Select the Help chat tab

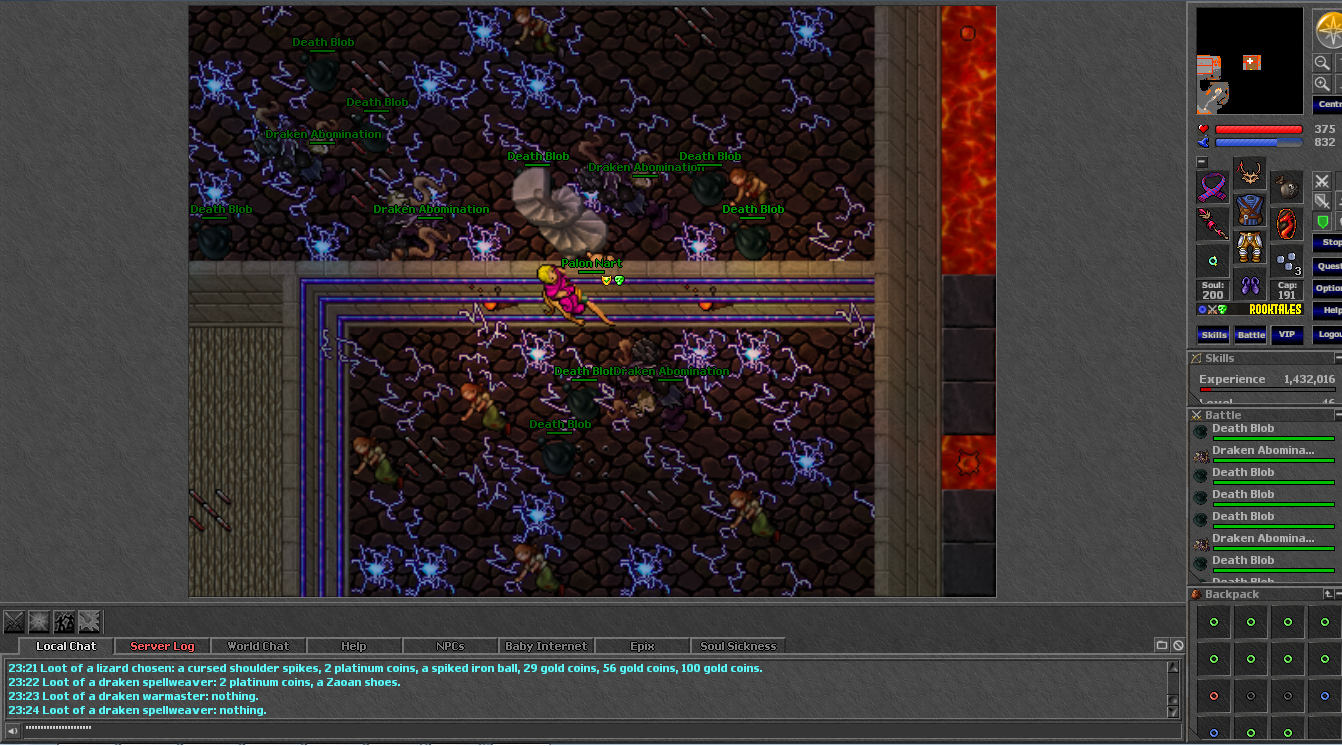353,646
